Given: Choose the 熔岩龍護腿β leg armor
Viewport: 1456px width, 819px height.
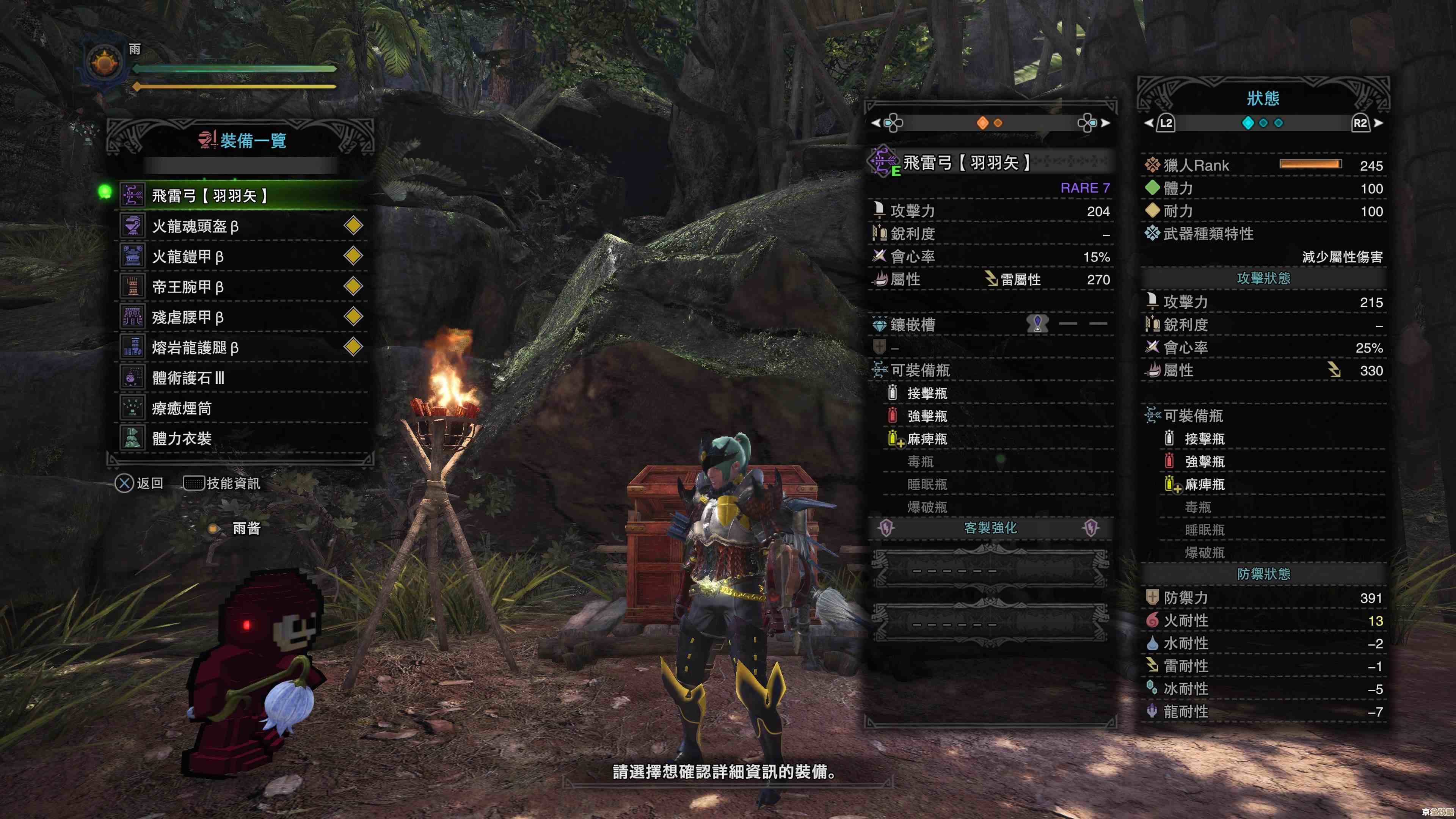Looking at the screenshot, I should tap(243, 348).
